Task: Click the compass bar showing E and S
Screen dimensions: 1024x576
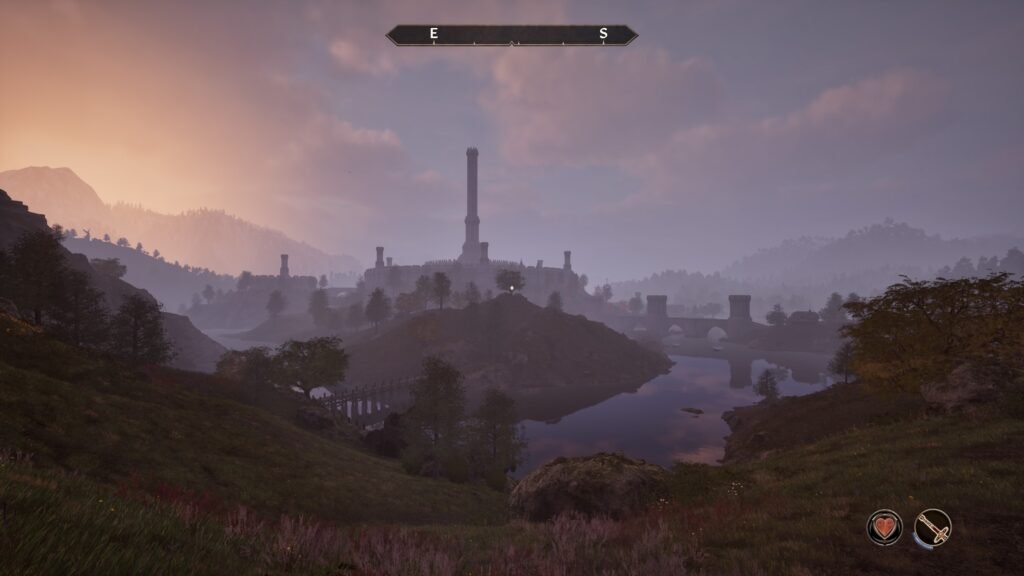Action: (x=511, y=35)
